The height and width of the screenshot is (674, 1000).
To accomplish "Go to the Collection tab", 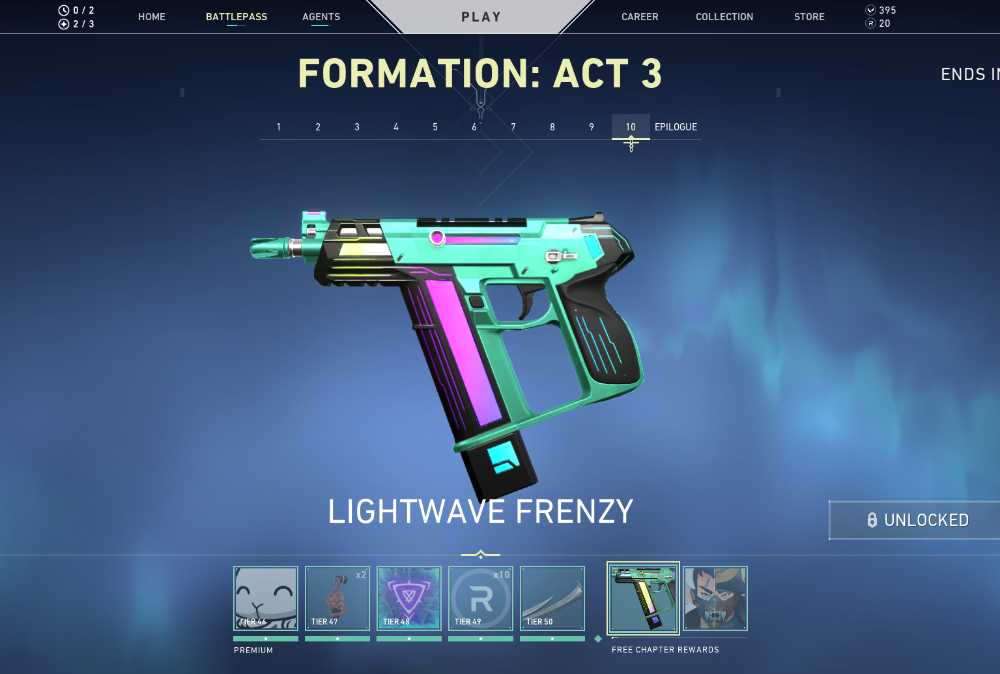I will tap(724, 17).
